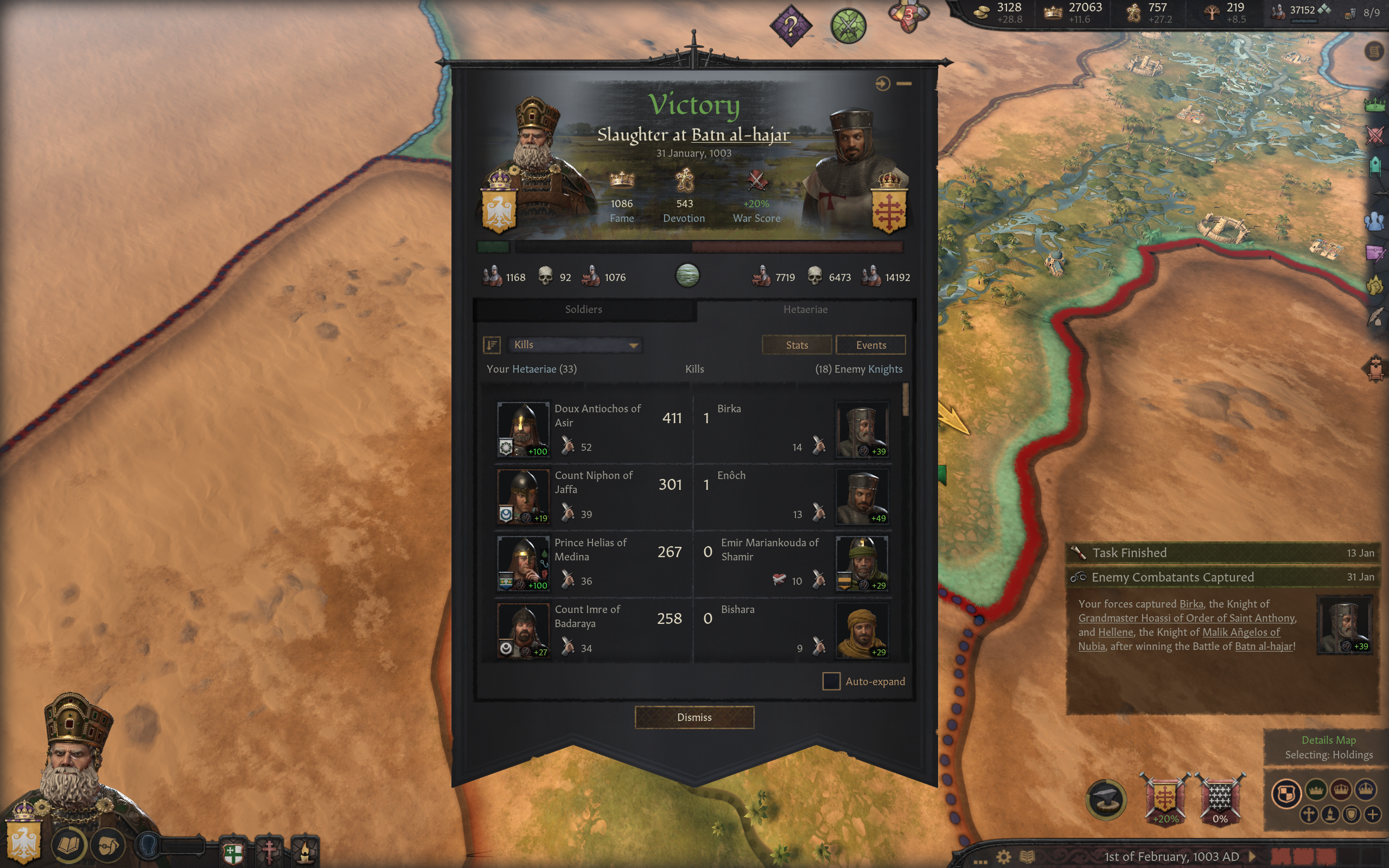Show the Stats view
This screenshot has height=868, width=1389.
(796, 345)
